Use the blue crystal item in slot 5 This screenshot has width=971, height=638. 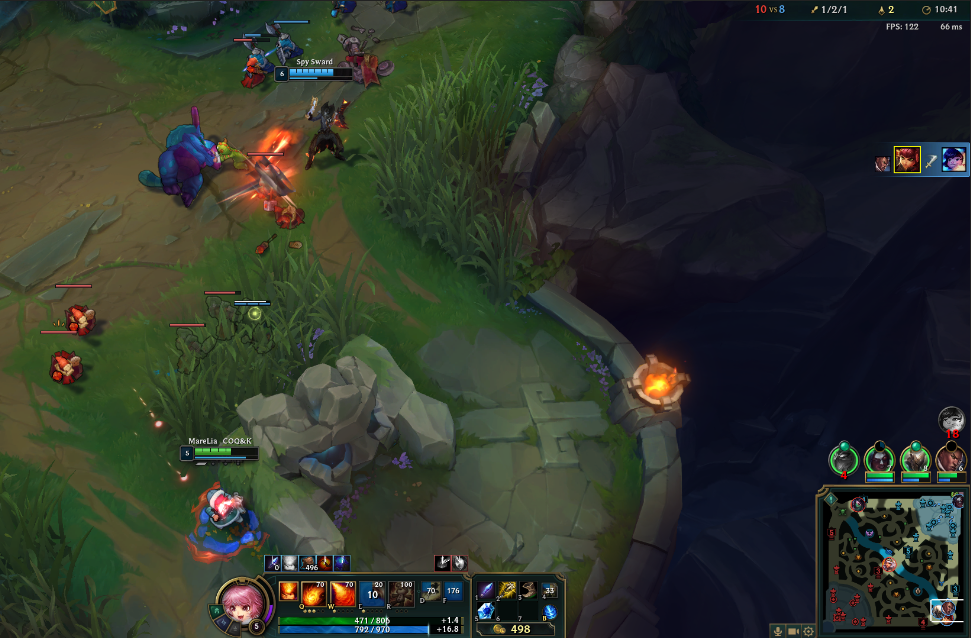click(x=485, y=611)
